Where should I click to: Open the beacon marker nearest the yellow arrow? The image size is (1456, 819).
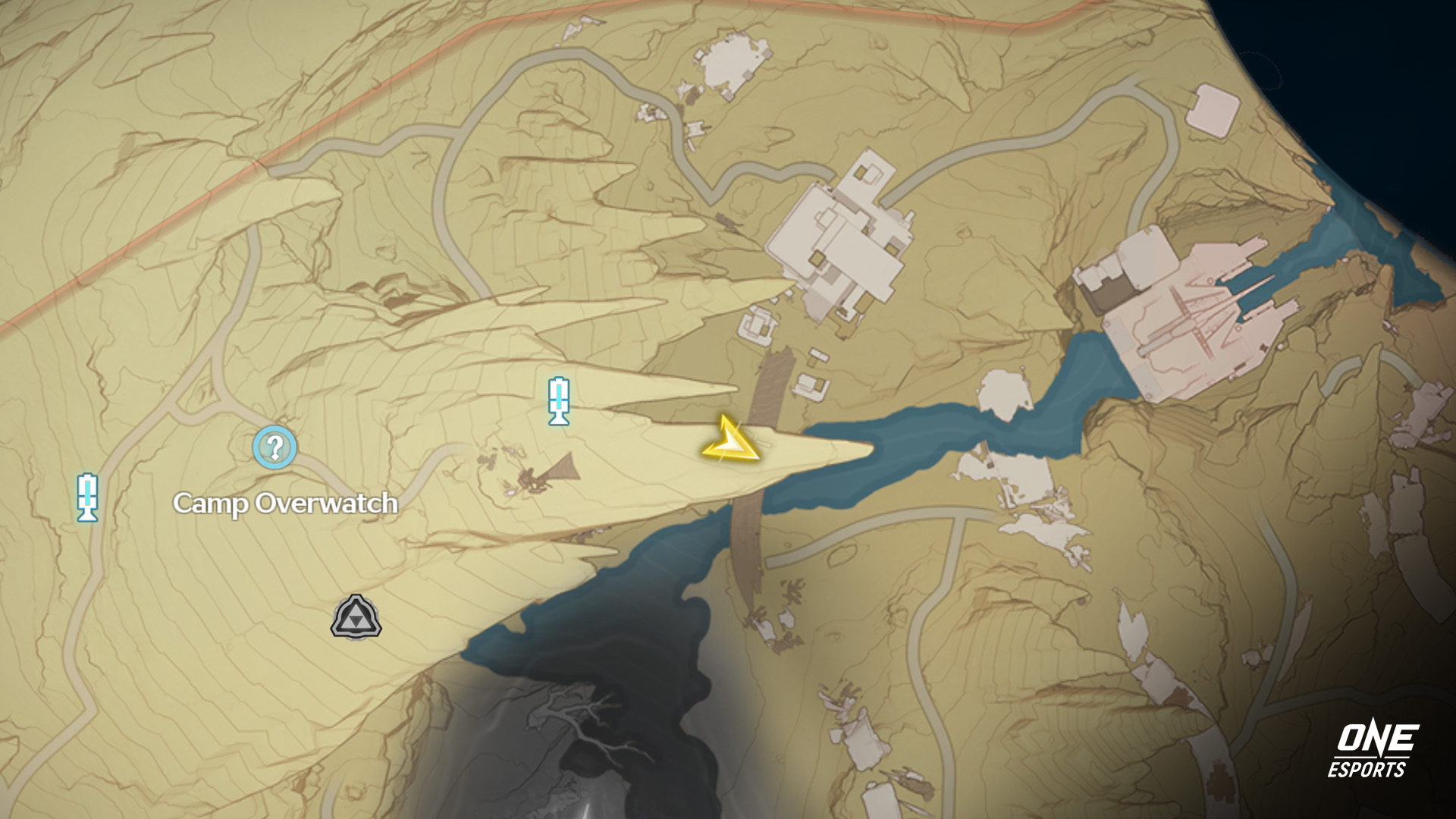(559, 400)
